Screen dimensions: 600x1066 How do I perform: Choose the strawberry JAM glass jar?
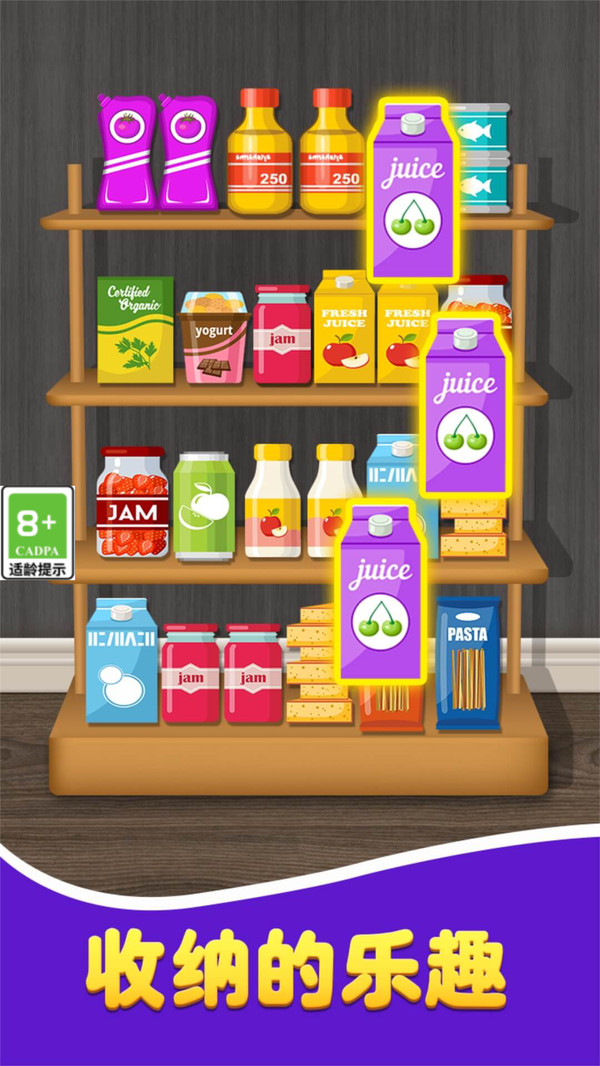pos(132,502)
